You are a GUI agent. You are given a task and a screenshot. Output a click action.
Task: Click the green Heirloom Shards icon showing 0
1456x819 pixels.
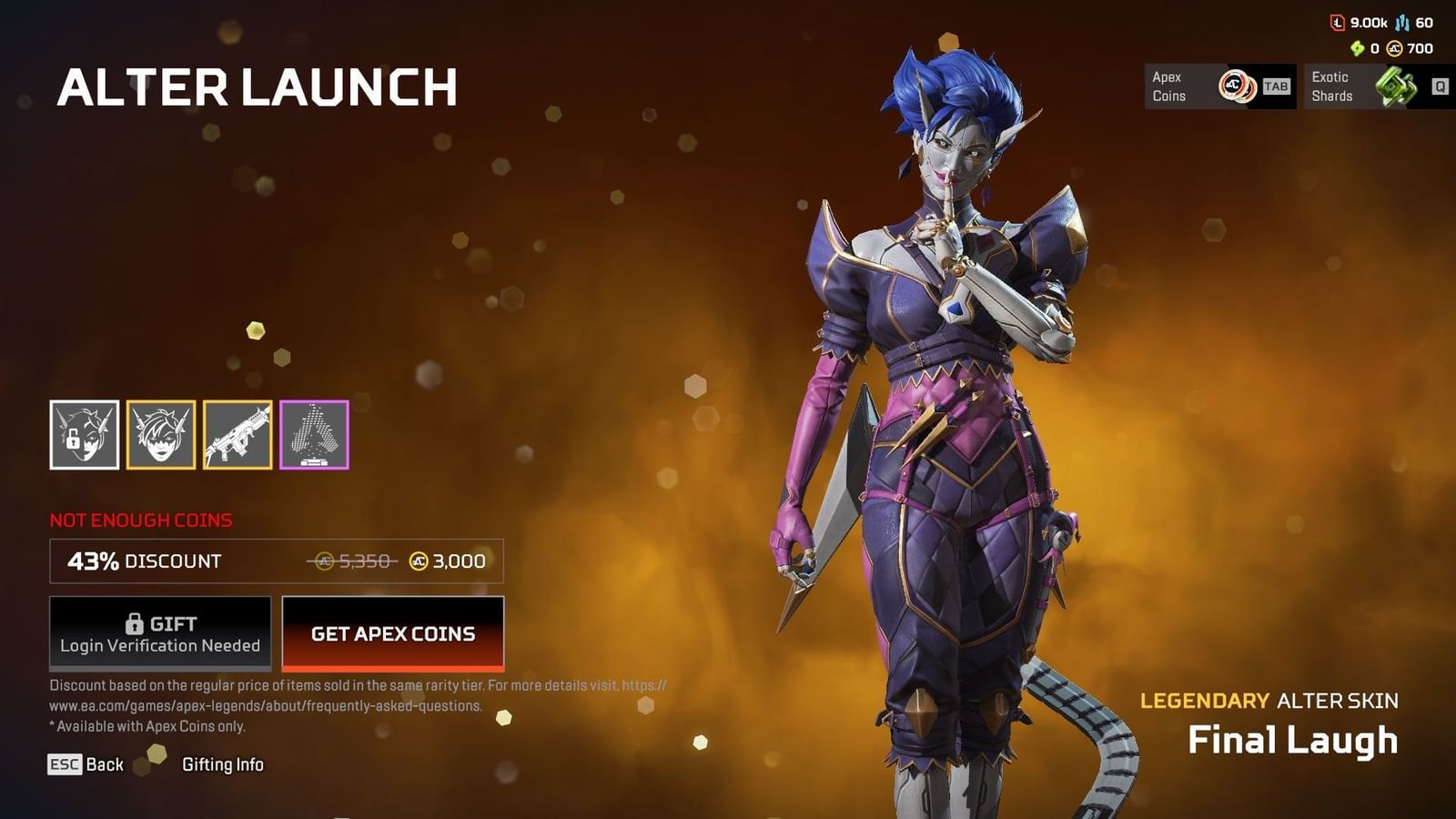[1358, 48]
